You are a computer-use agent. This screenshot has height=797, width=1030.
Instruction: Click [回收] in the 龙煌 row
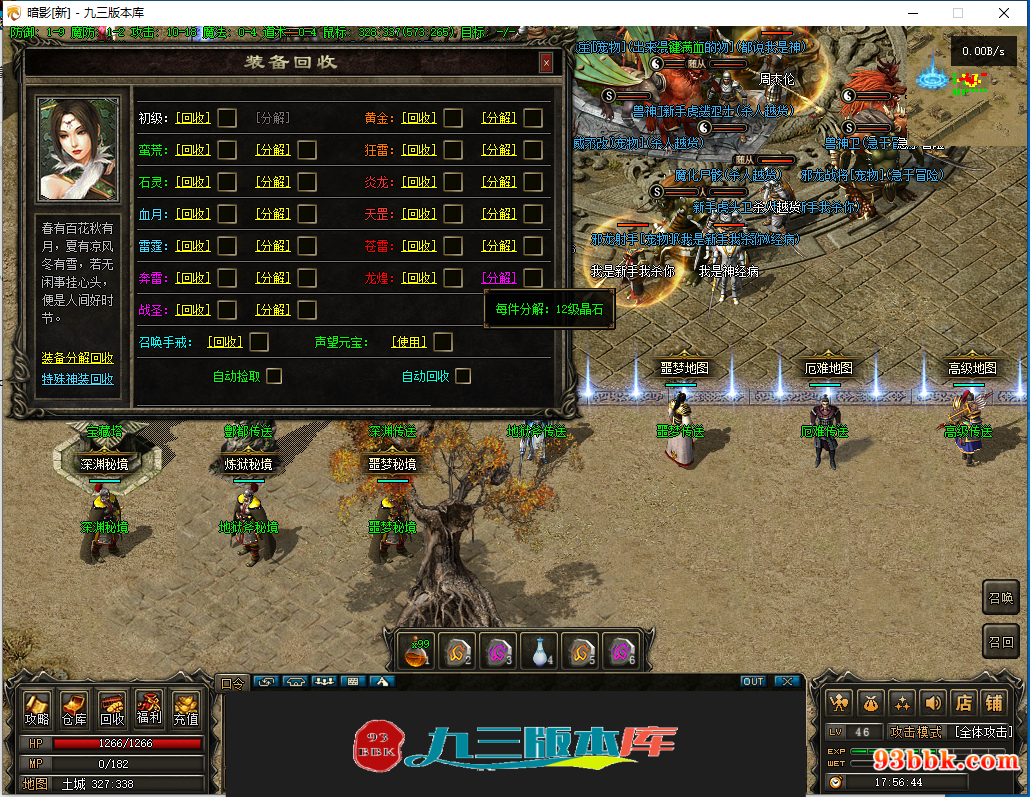419,278
